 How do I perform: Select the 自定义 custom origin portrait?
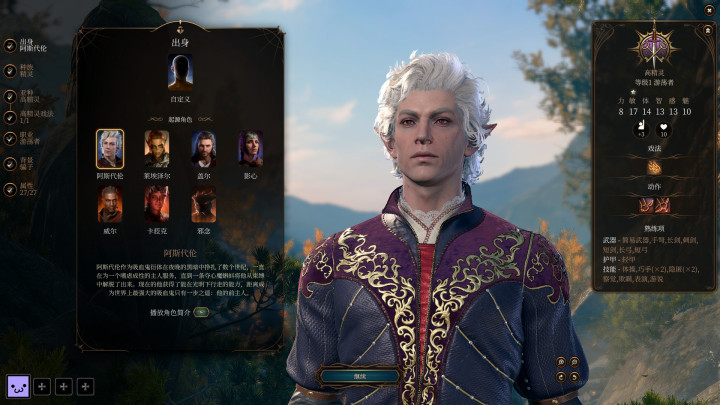click(x=181, y=73)
